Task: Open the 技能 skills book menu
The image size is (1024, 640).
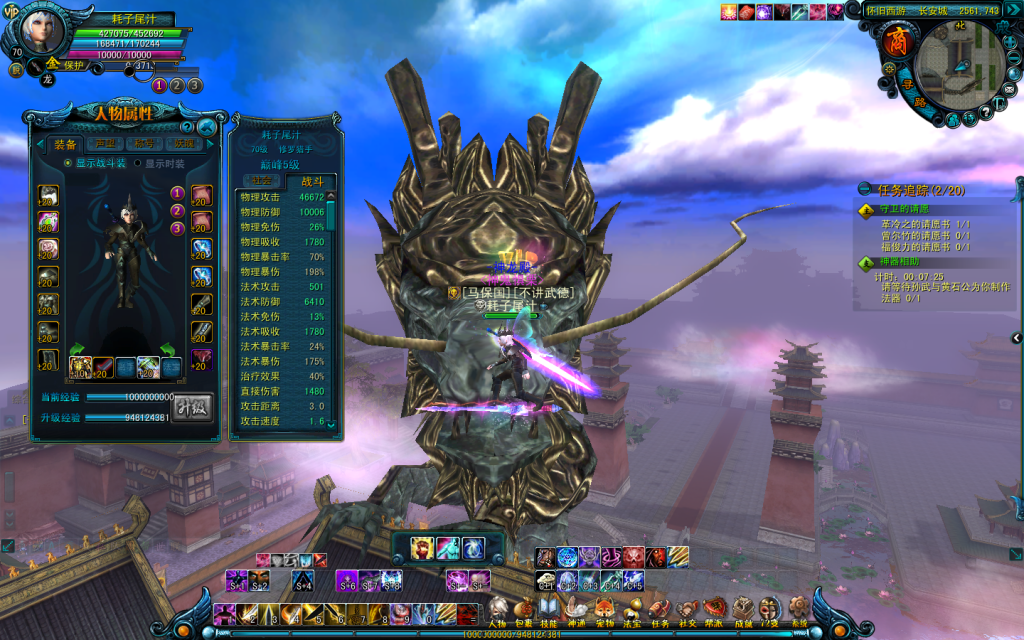Action: coord(549,608)
